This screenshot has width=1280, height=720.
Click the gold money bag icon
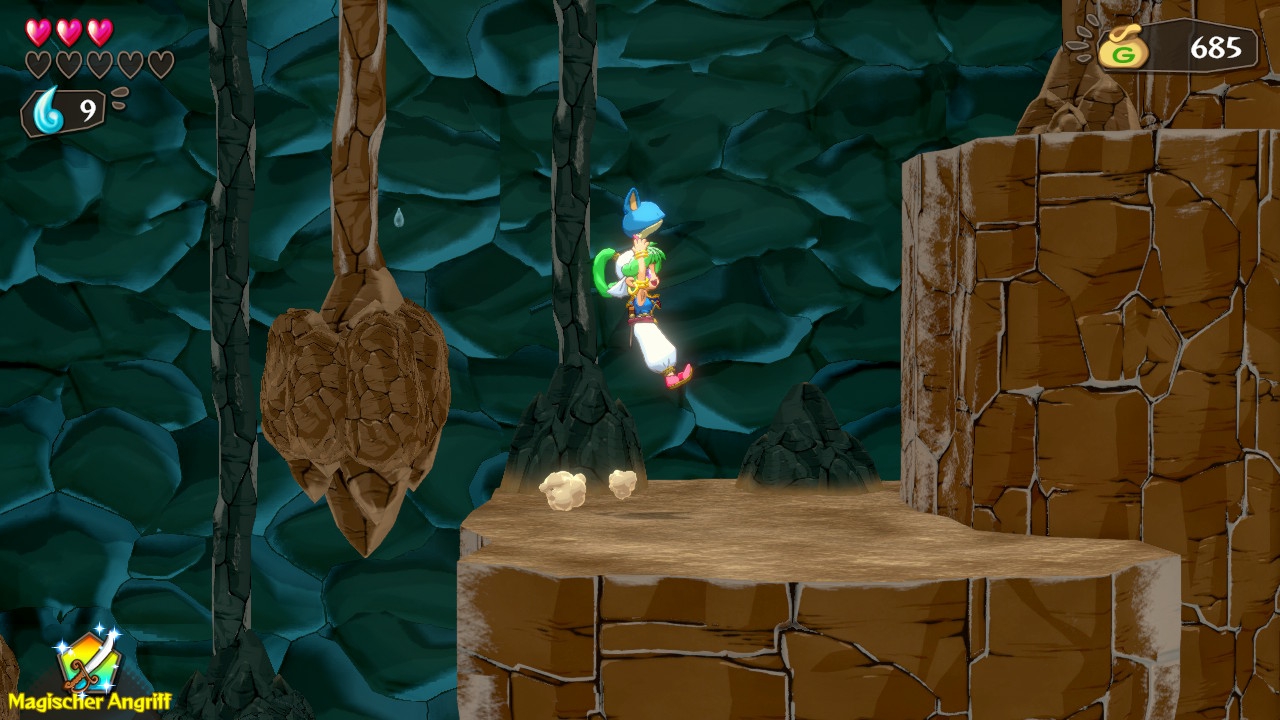[1123, 49]
